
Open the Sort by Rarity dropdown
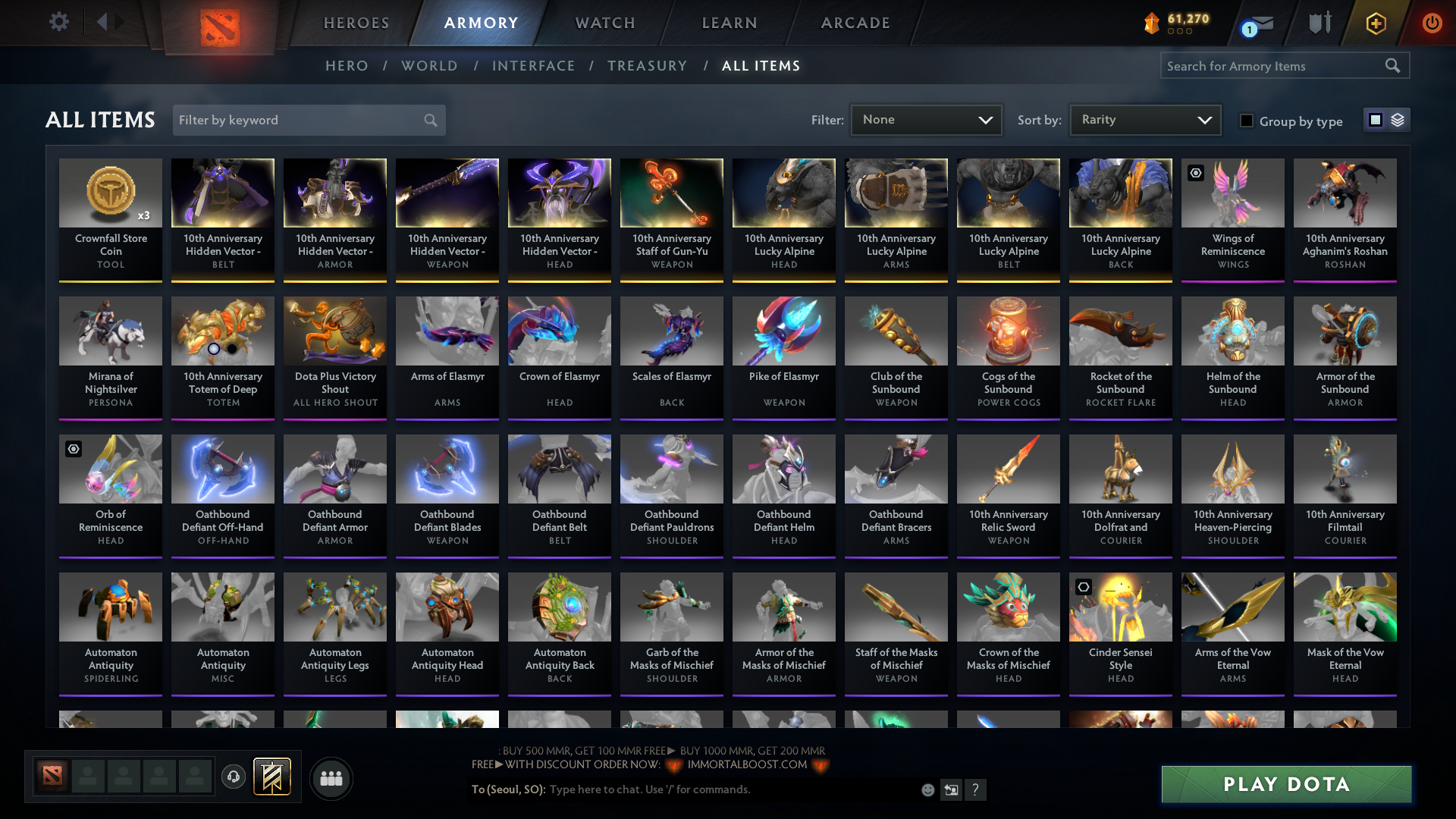[x=1144, y=119]
